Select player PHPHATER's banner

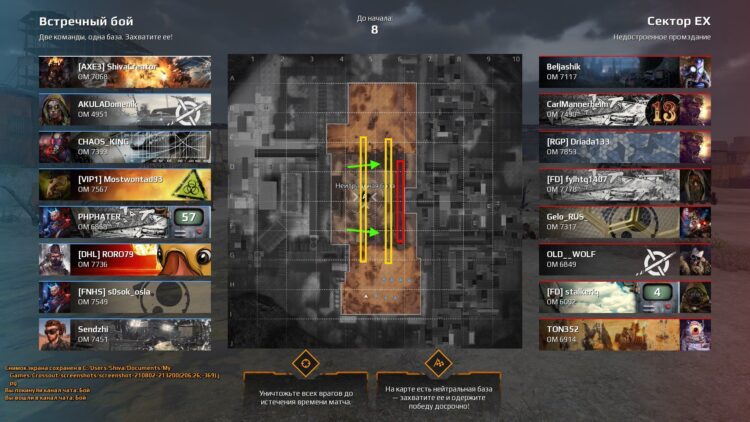coord(125,221)
